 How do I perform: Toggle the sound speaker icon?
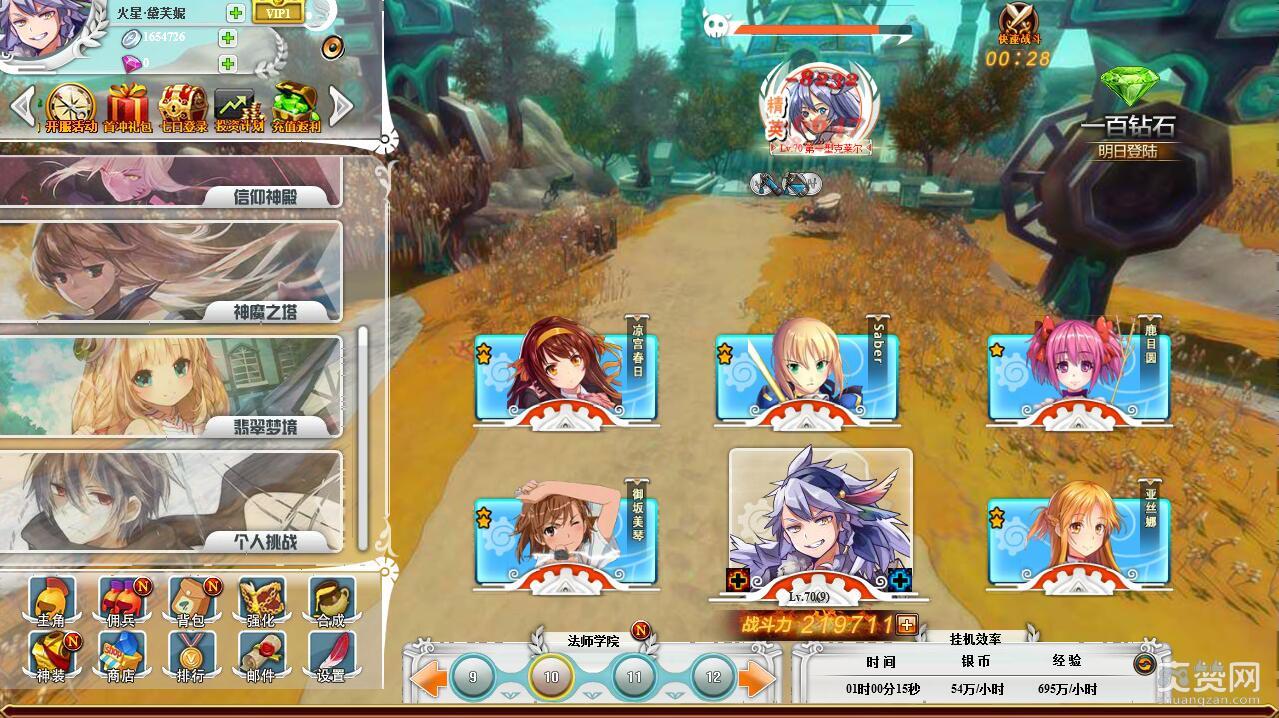click(332, 47)
